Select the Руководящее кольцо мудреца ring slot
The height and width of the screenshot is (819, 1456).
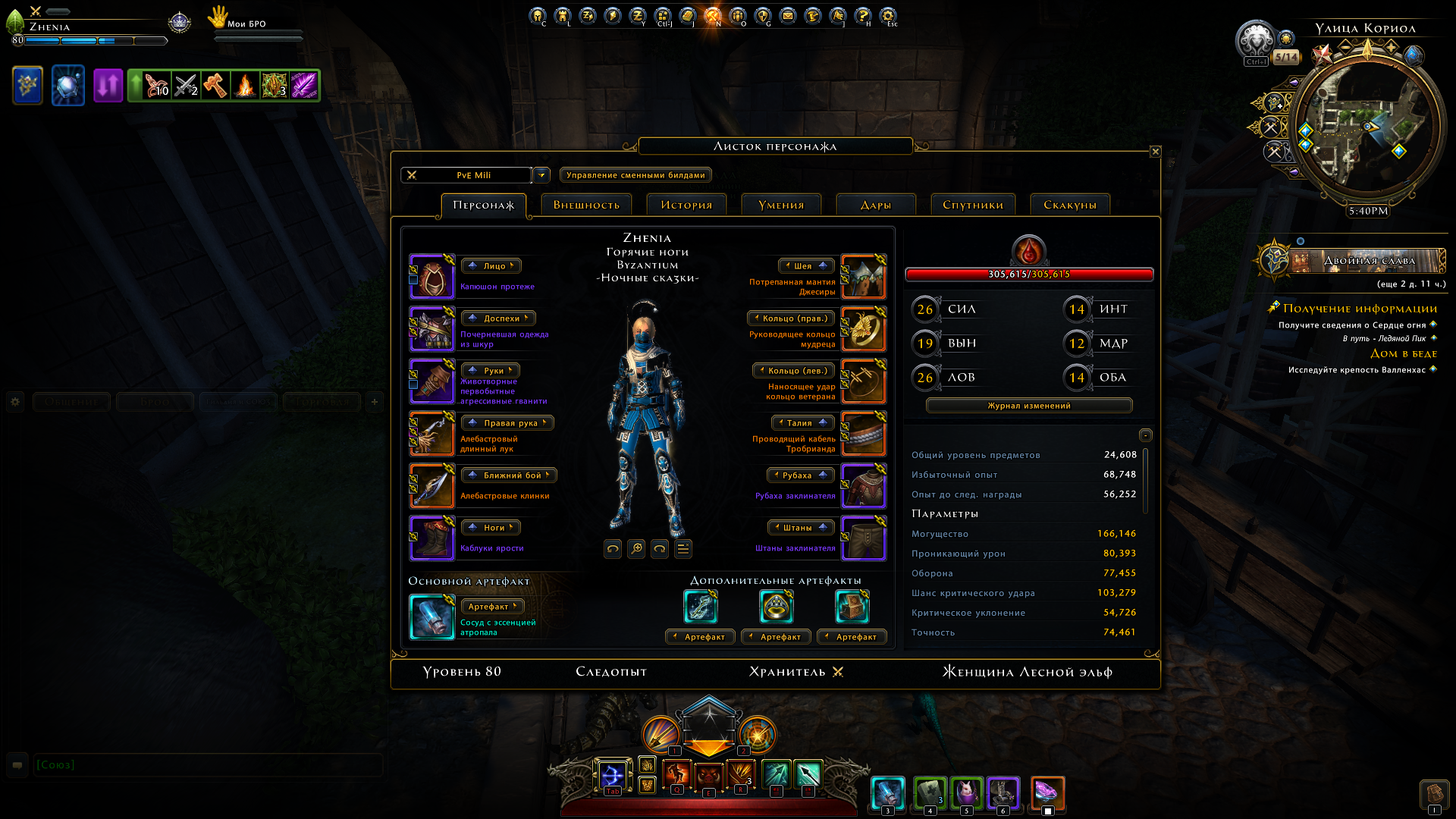pos(864,329)
